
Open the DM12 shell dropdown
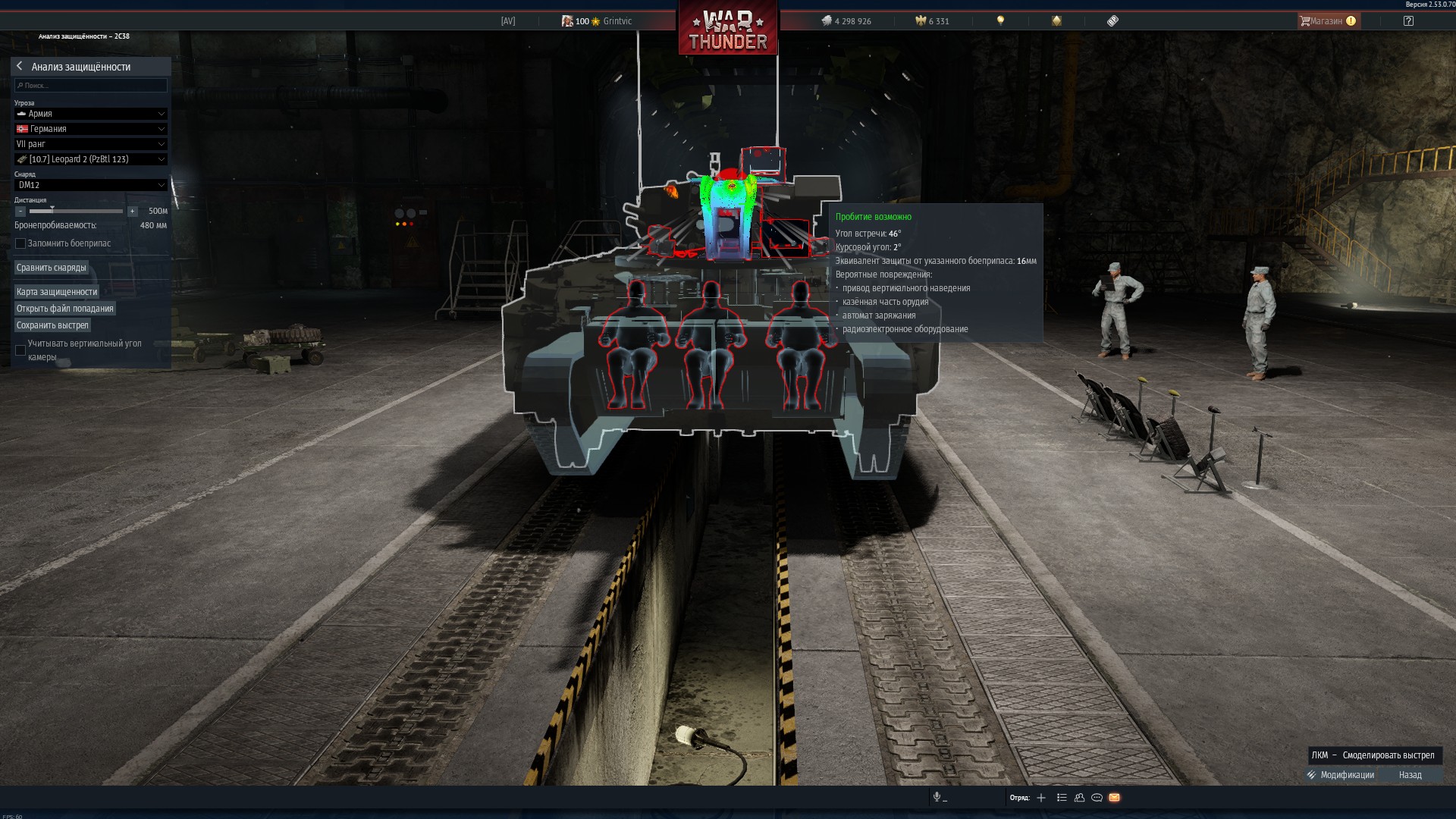pyautogui.click(x=91, y=185)
